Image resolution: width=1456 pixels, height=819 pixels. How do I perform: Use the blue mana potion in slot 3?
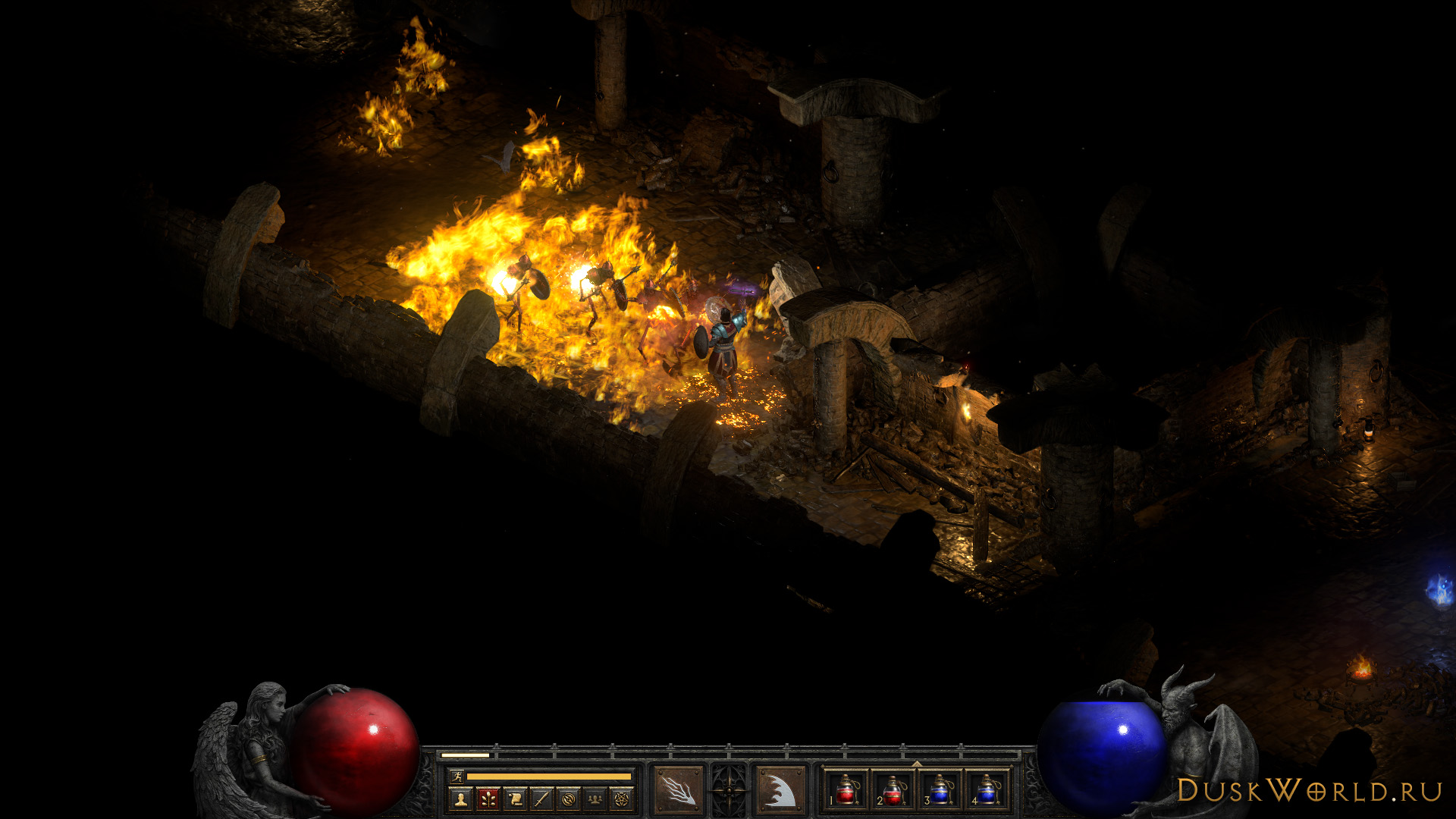(940, 790)
